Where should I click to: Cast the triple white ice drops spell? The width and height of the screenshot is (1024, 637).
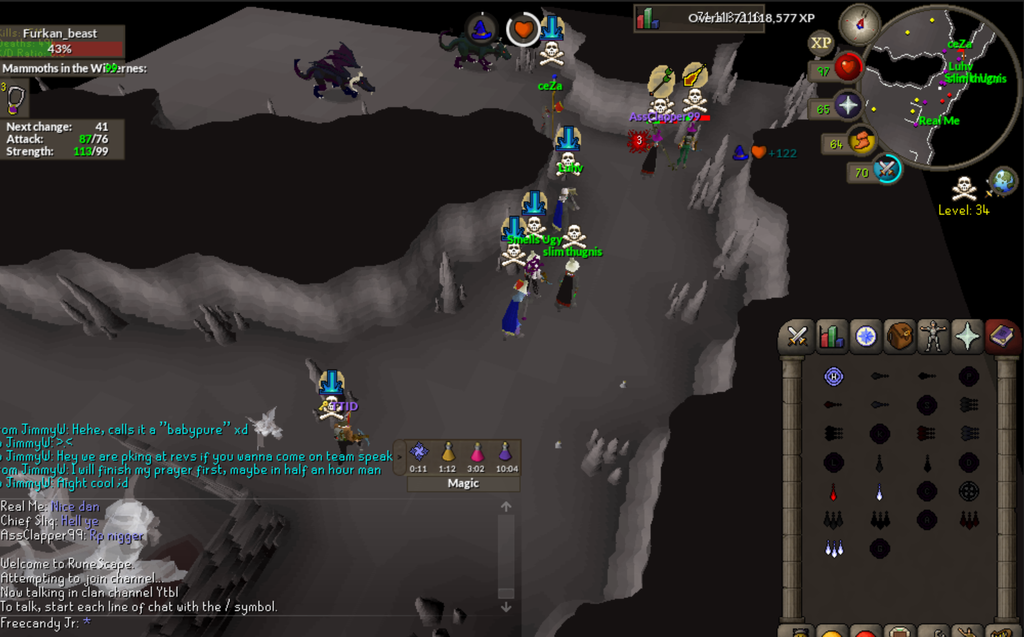point(834,549)
